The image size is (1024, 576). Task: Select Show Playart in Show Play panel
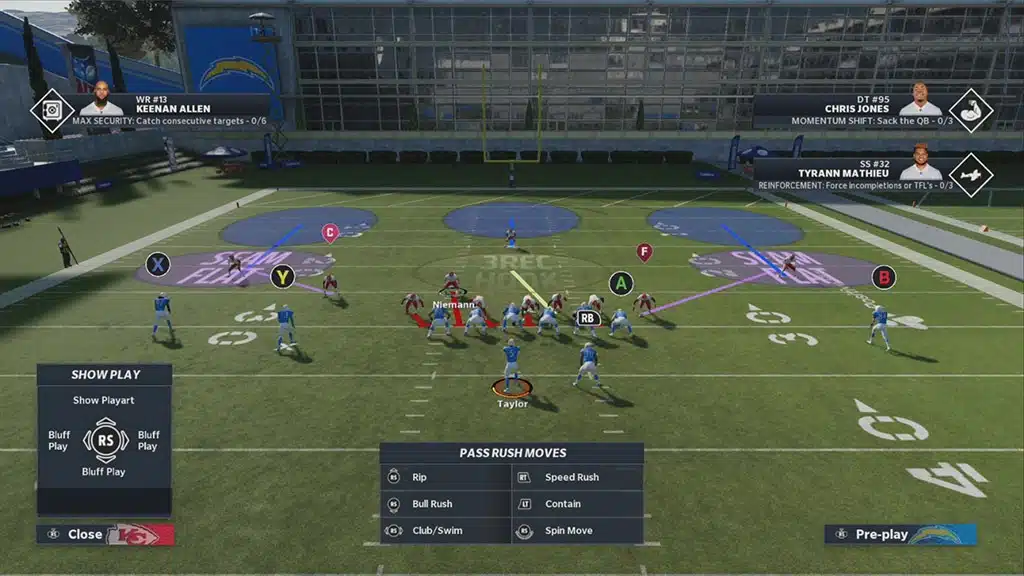click(x=105, y=400)
